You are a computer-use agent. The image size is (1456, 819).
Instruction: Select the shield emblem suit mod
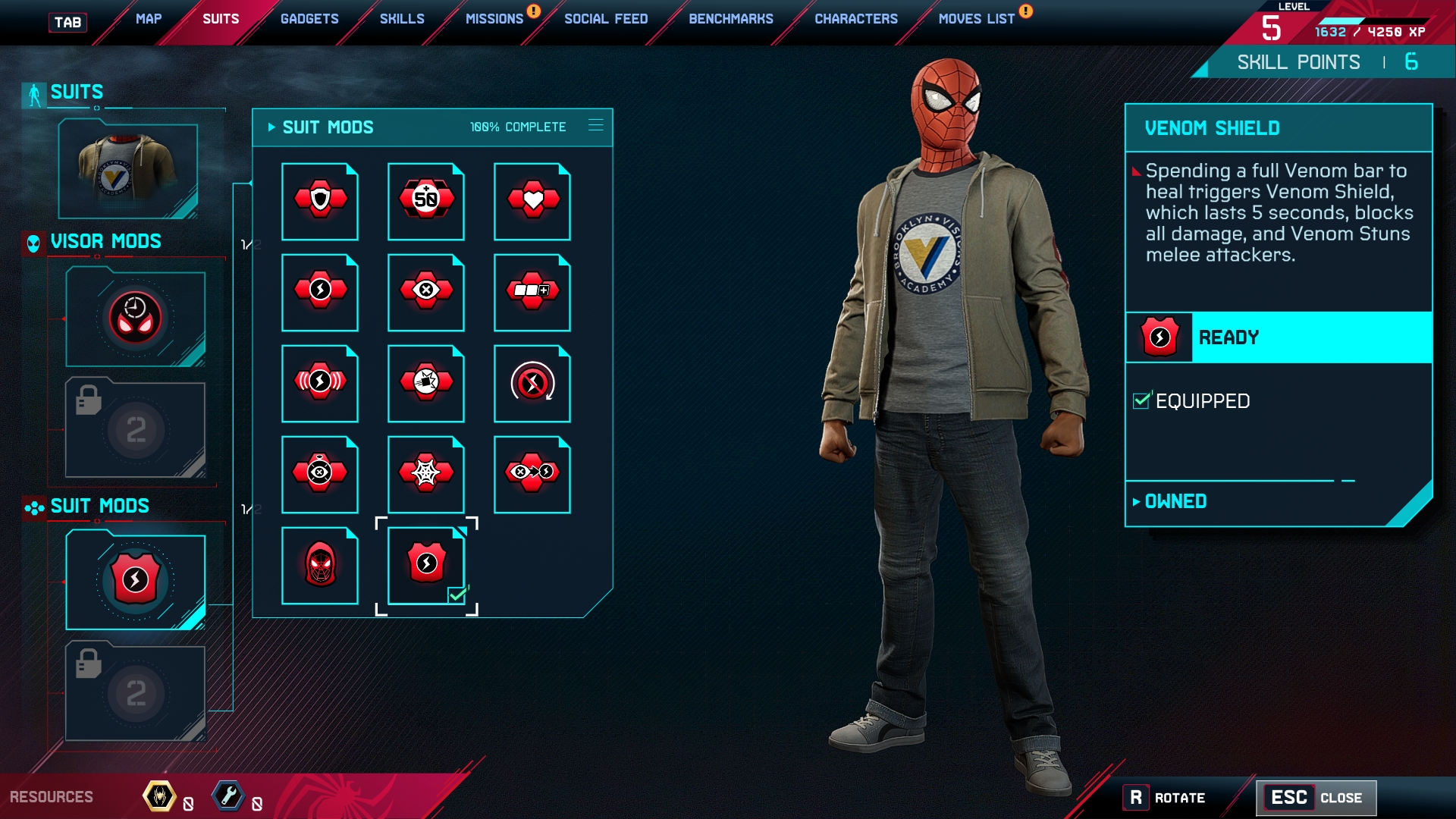(x=320, y=201)
